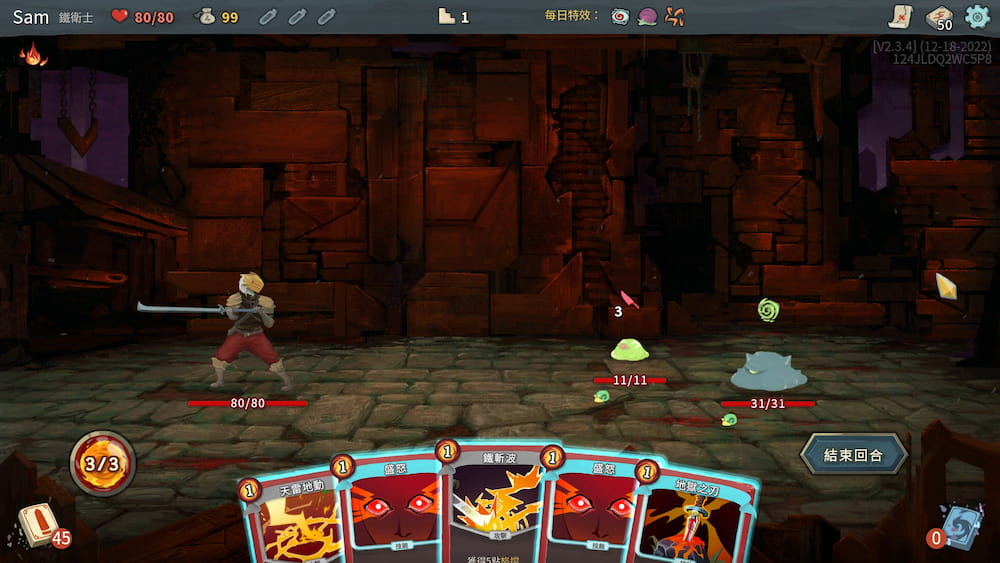The width and height of the screenshot is (1000, 563).
Task: Click the 結束回合 end turn button
Action: click(x=854, y=454)
